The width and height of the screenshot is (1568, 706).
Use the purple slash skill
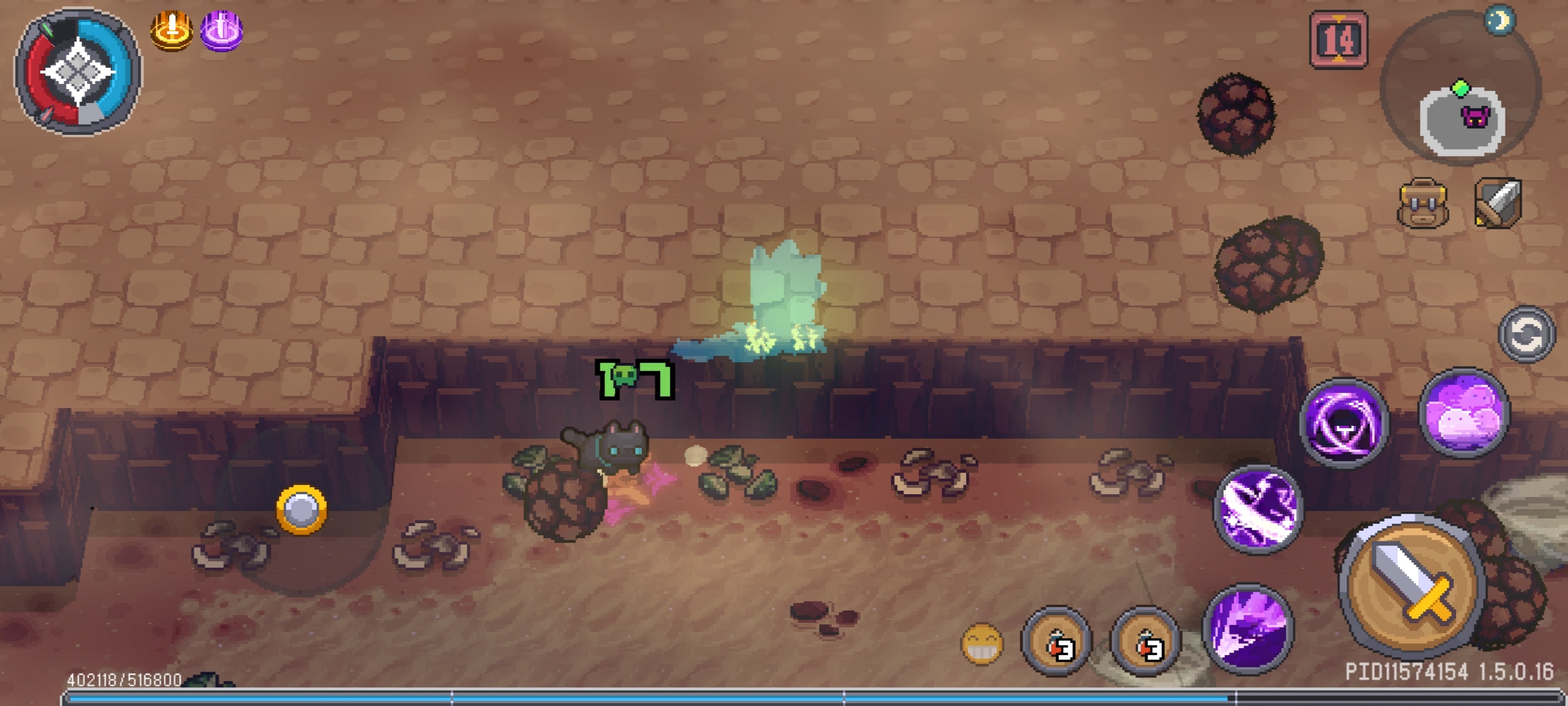1258,509
